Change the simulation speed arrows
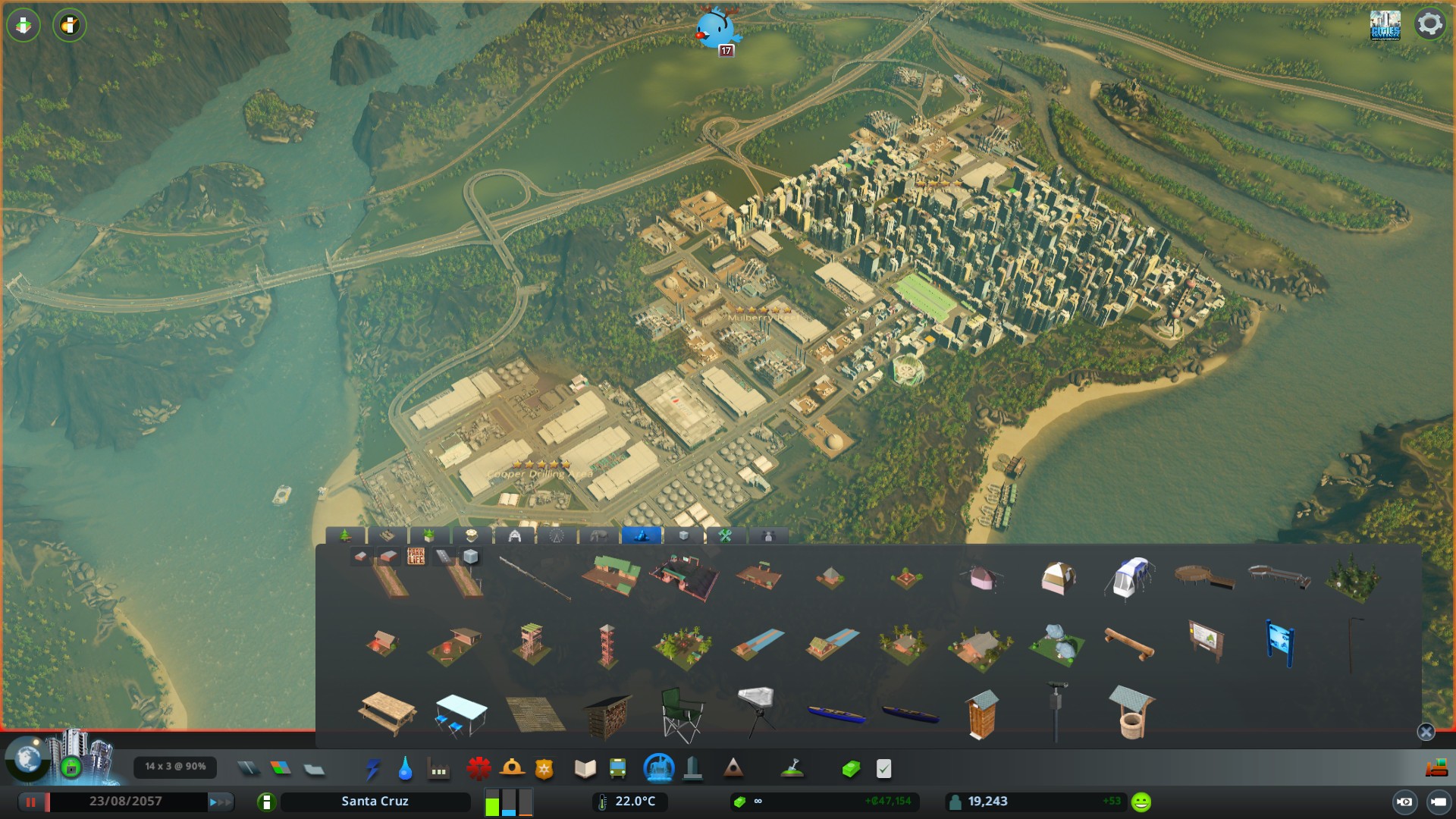 [x=220, y=802]
